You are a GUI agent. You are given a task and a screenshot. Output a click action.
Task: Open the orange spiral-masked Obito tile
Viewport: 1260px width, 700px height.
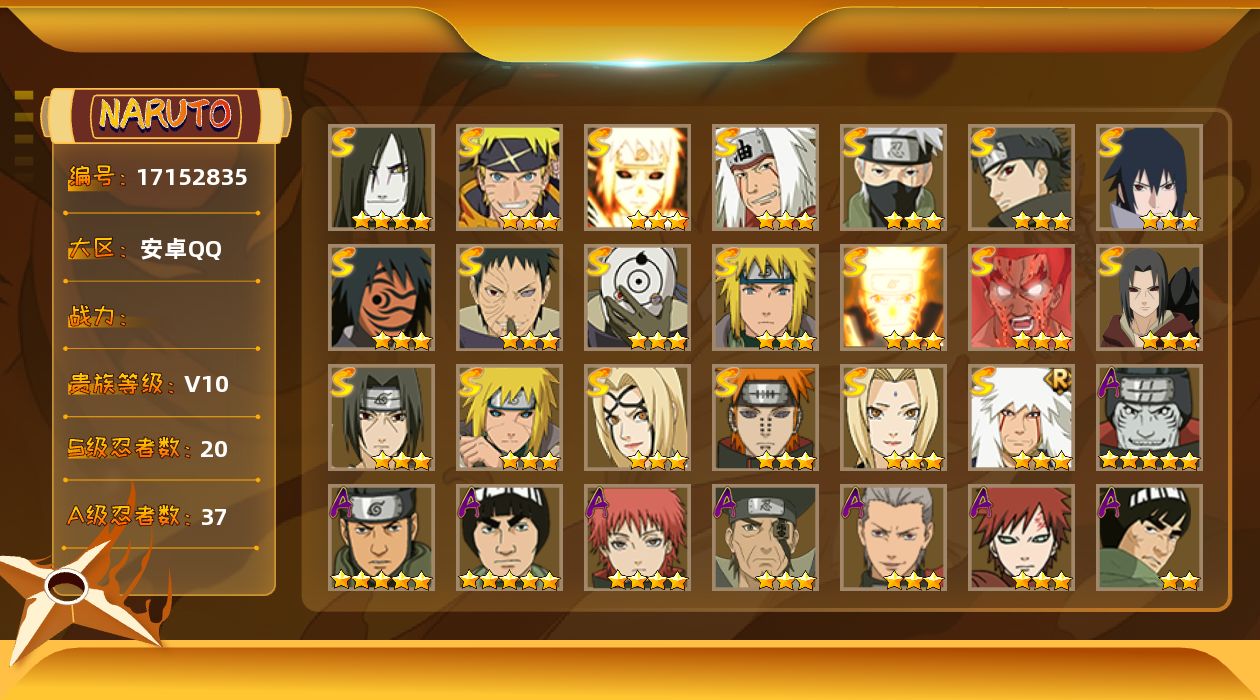click(x=381, y=297)
